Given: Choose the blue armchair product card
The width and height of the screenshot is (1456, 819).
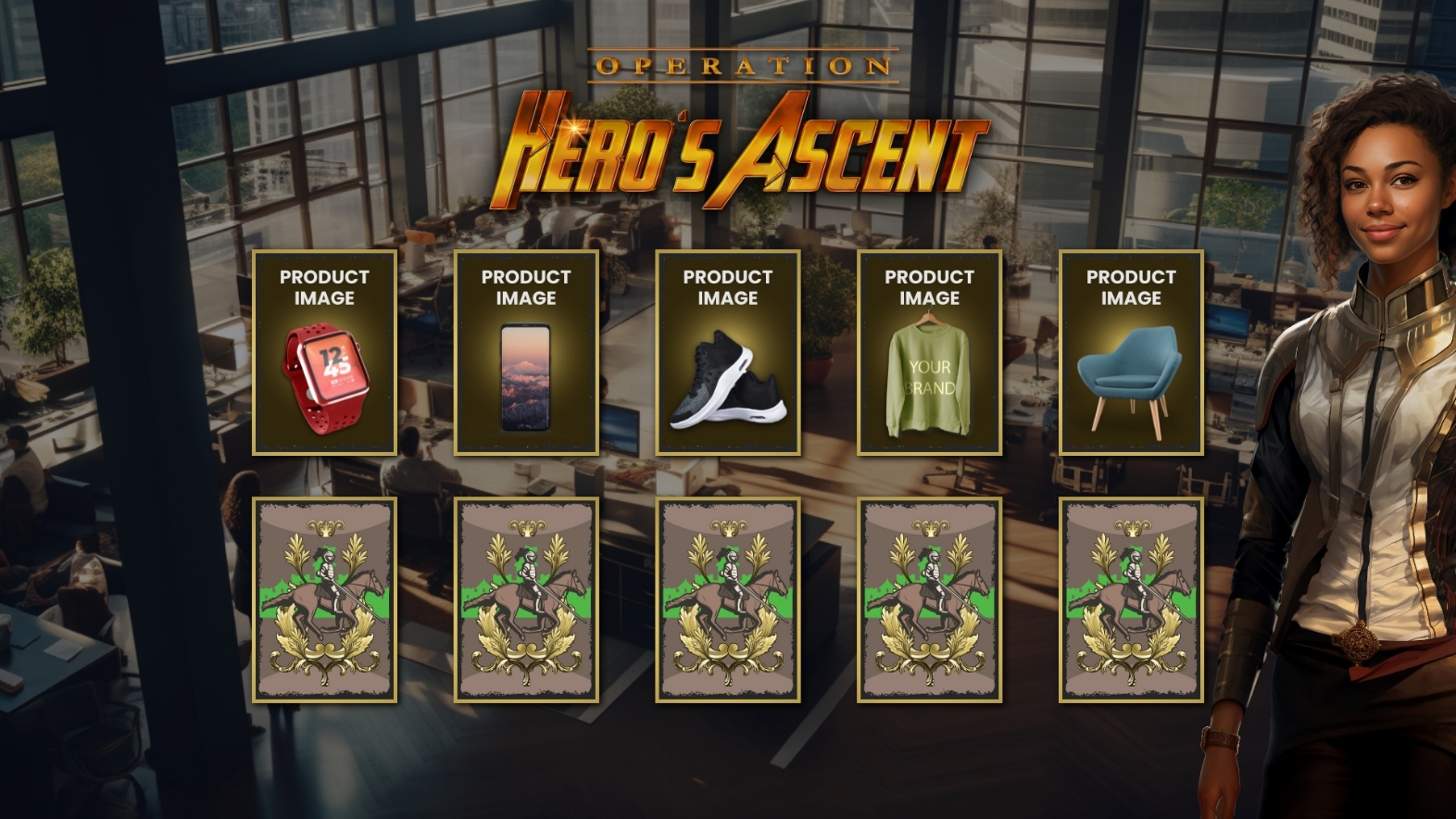Looking at the screenshot, I should (x=1131, y=353).
